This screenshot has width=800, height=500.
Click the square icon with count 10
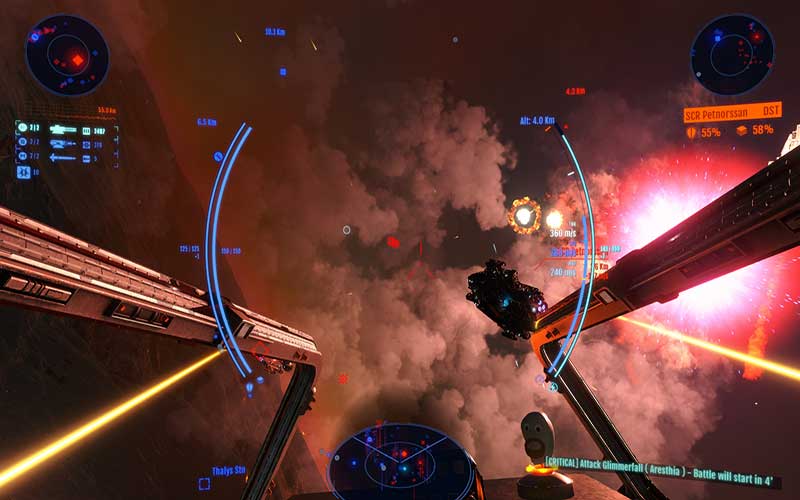[x=22, y=172]
